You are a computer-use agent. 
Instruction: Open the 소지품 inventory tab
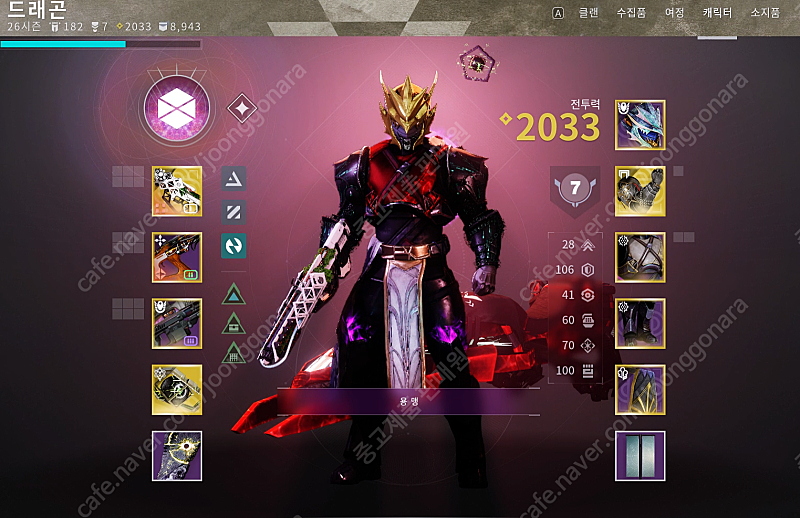click(766, 13)
